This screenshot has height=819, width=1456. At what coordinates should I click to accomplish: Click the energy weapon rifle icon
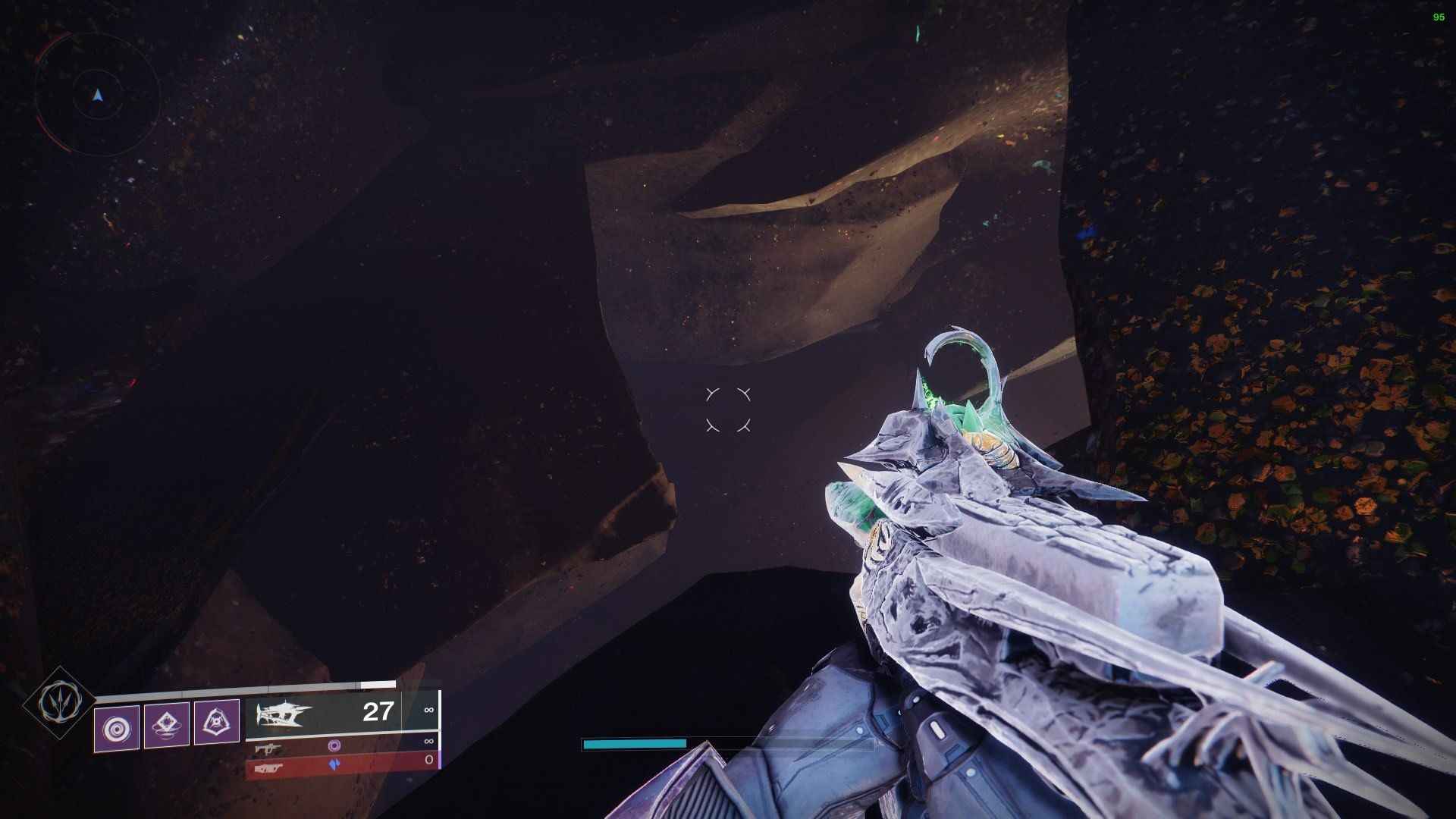pyautogui.click(x=268, y=749)
